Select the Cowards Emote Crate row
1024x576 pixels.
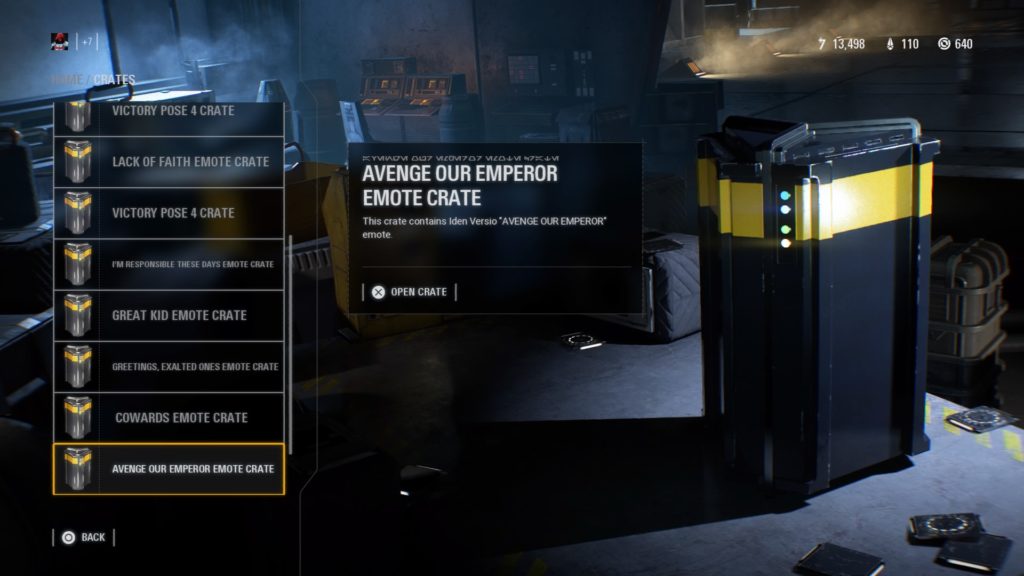pos(169,418)
